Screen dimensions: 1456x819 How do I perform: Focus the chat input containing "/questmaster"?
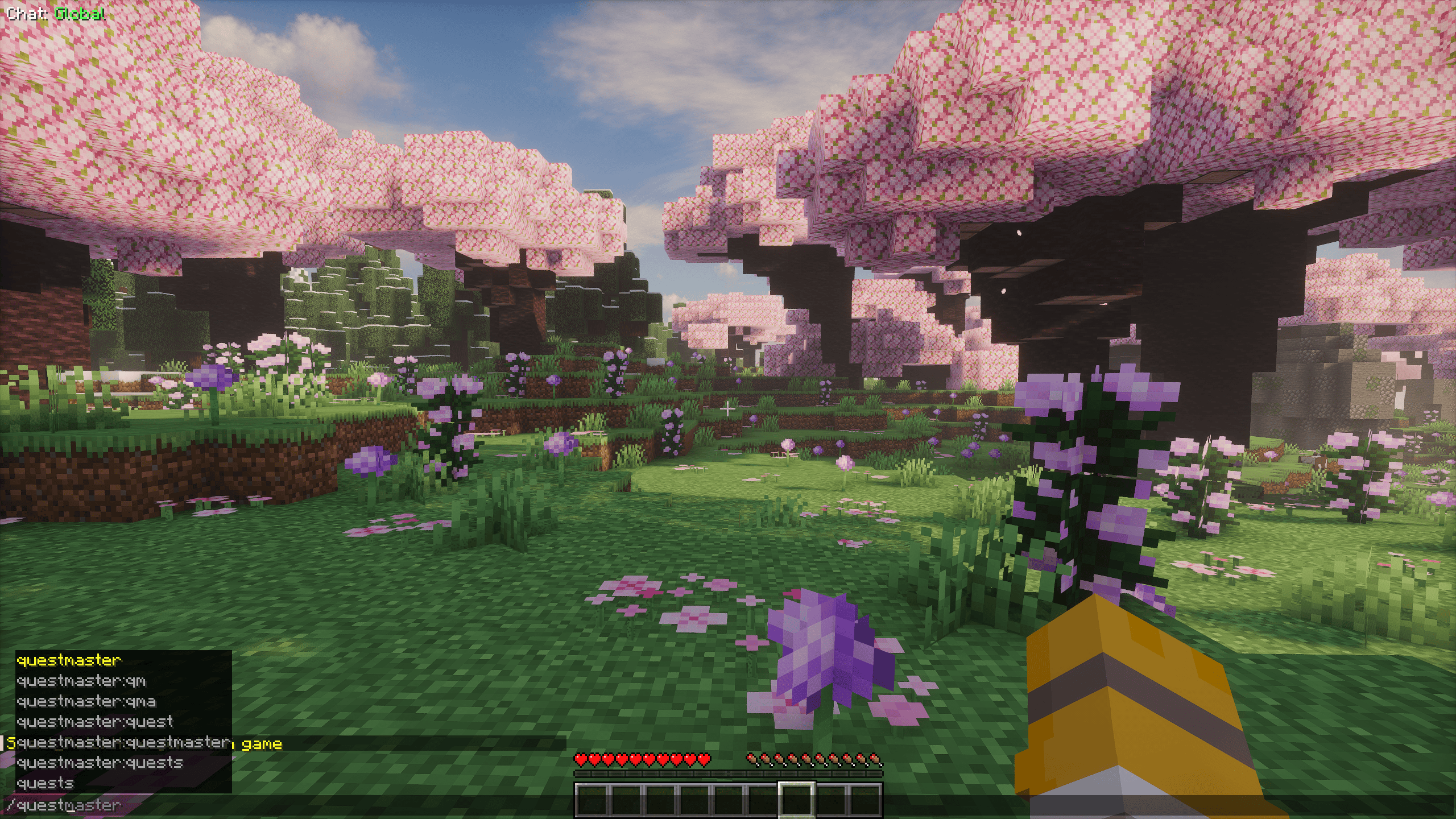284,805
